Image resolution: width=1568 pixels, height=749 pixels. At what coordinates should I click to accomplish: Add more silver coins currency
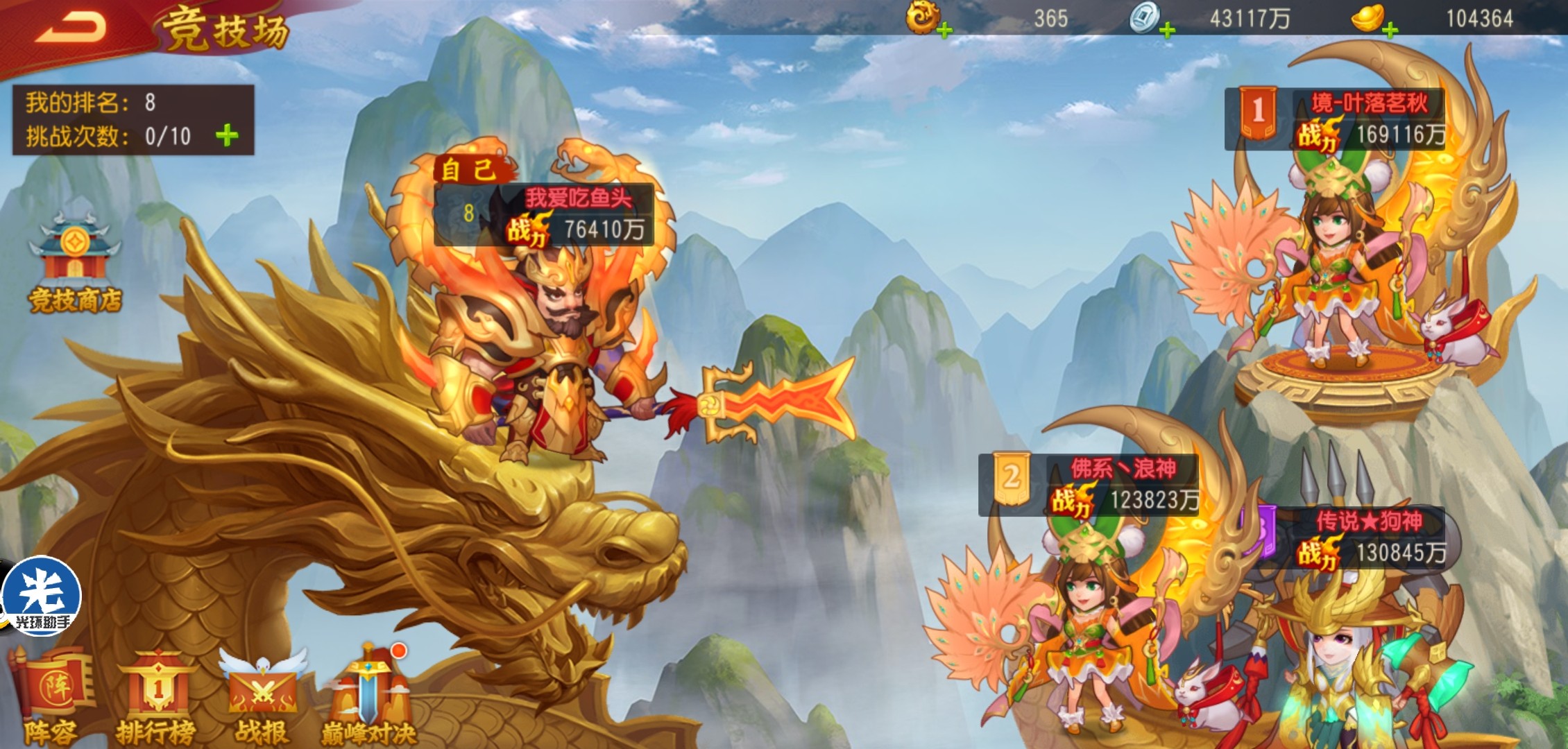1167,31
